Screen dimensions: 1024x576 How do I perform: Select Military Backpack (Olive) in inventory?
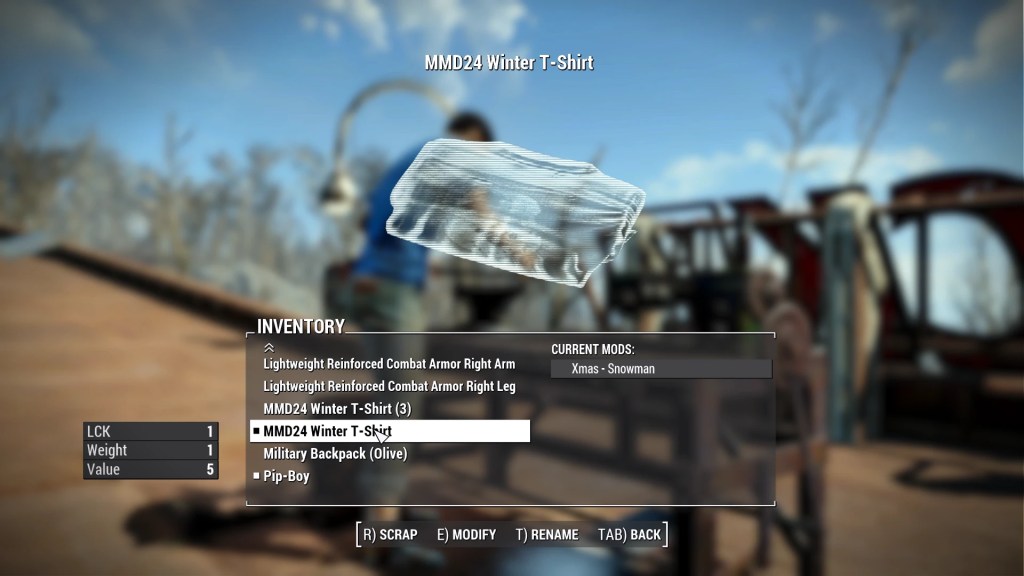[x=335, y=454]
